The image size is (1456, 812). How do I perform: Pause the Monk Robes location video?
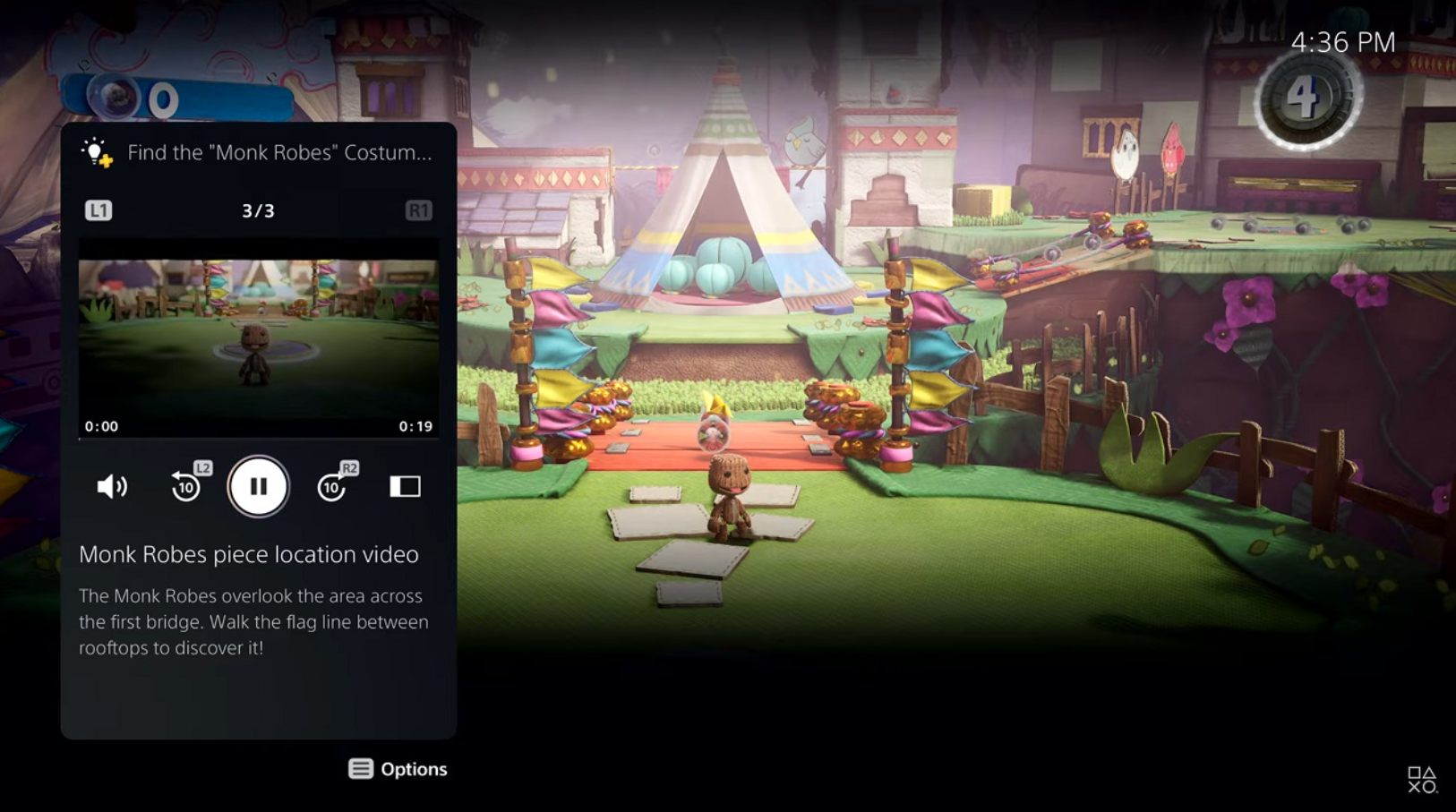click(x=258, y=486)
